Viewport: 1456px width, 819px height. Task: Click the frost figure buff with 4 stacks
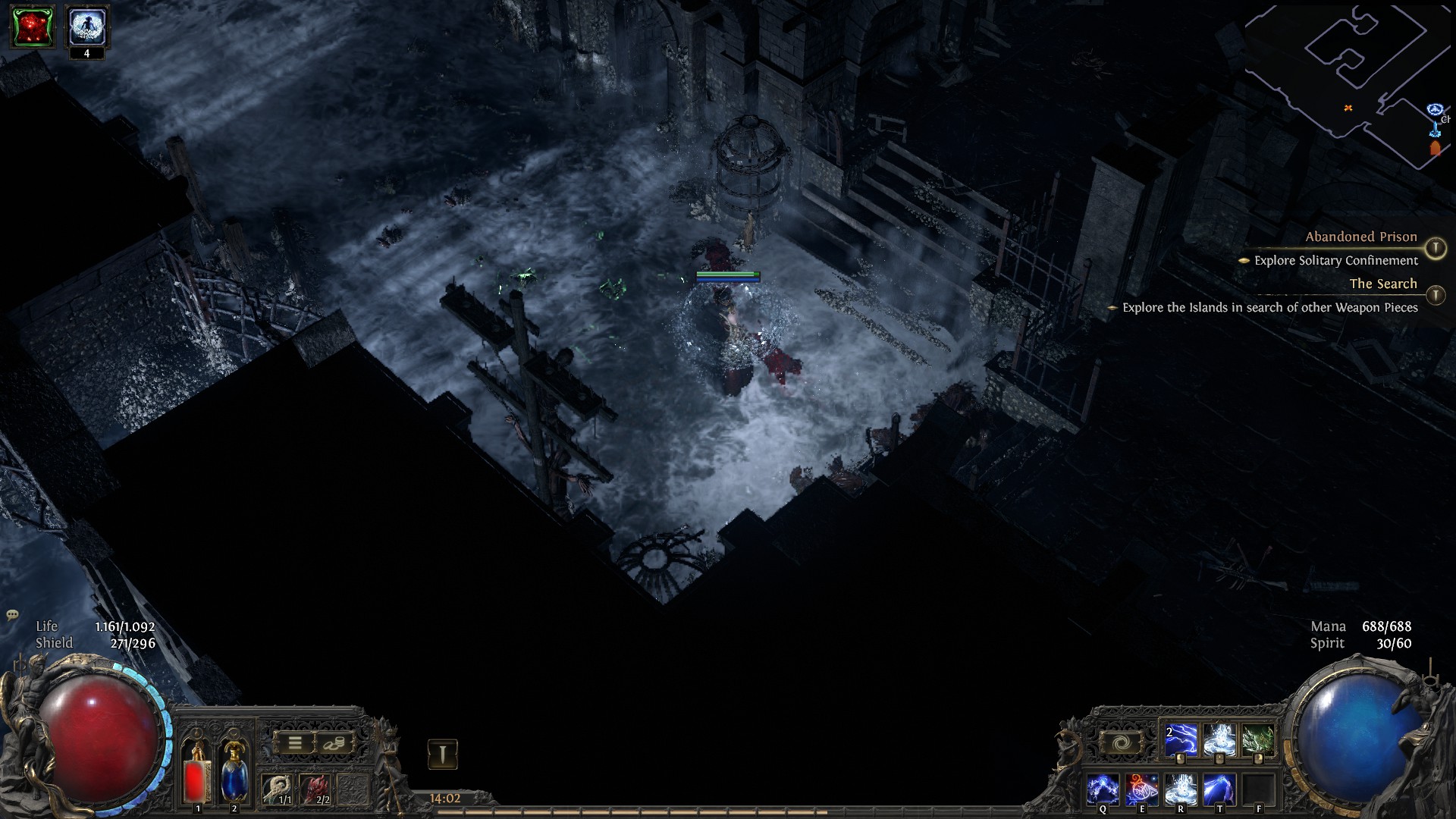(x=86, y=27)
